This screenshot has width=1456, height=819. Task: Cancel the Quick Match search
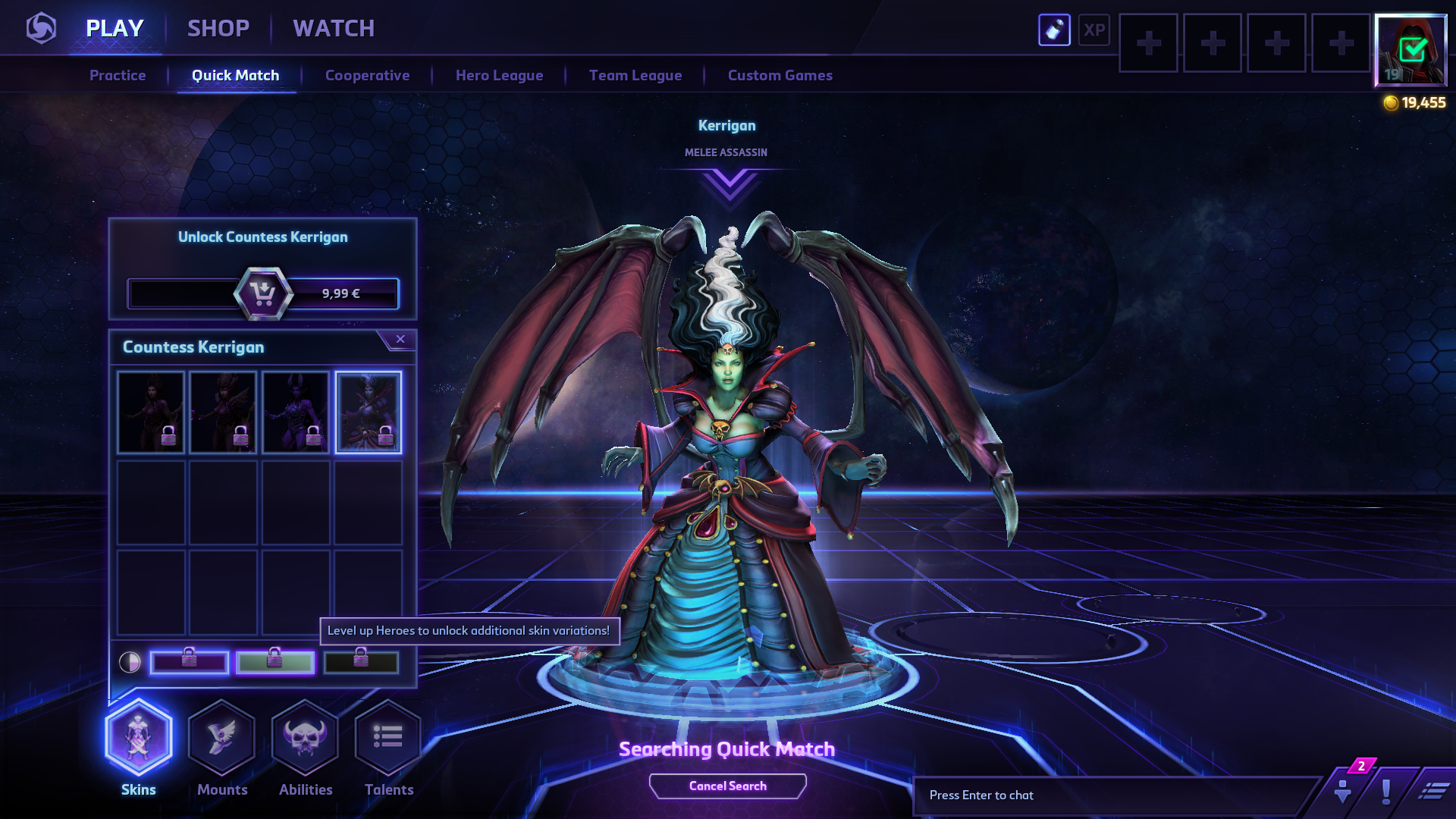pyautogui.click(x=727, y=786)
